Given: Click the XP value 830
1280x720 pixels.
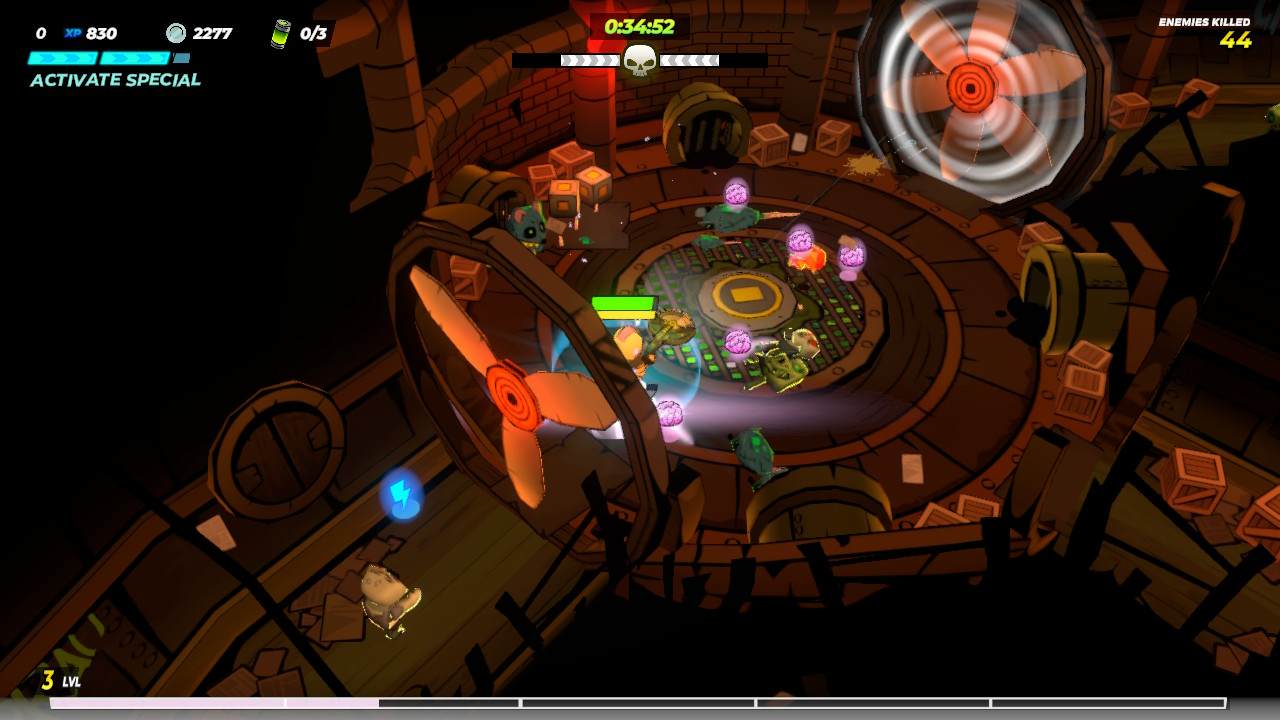Looking at the screenshot, I should click(x=99, y=32).
